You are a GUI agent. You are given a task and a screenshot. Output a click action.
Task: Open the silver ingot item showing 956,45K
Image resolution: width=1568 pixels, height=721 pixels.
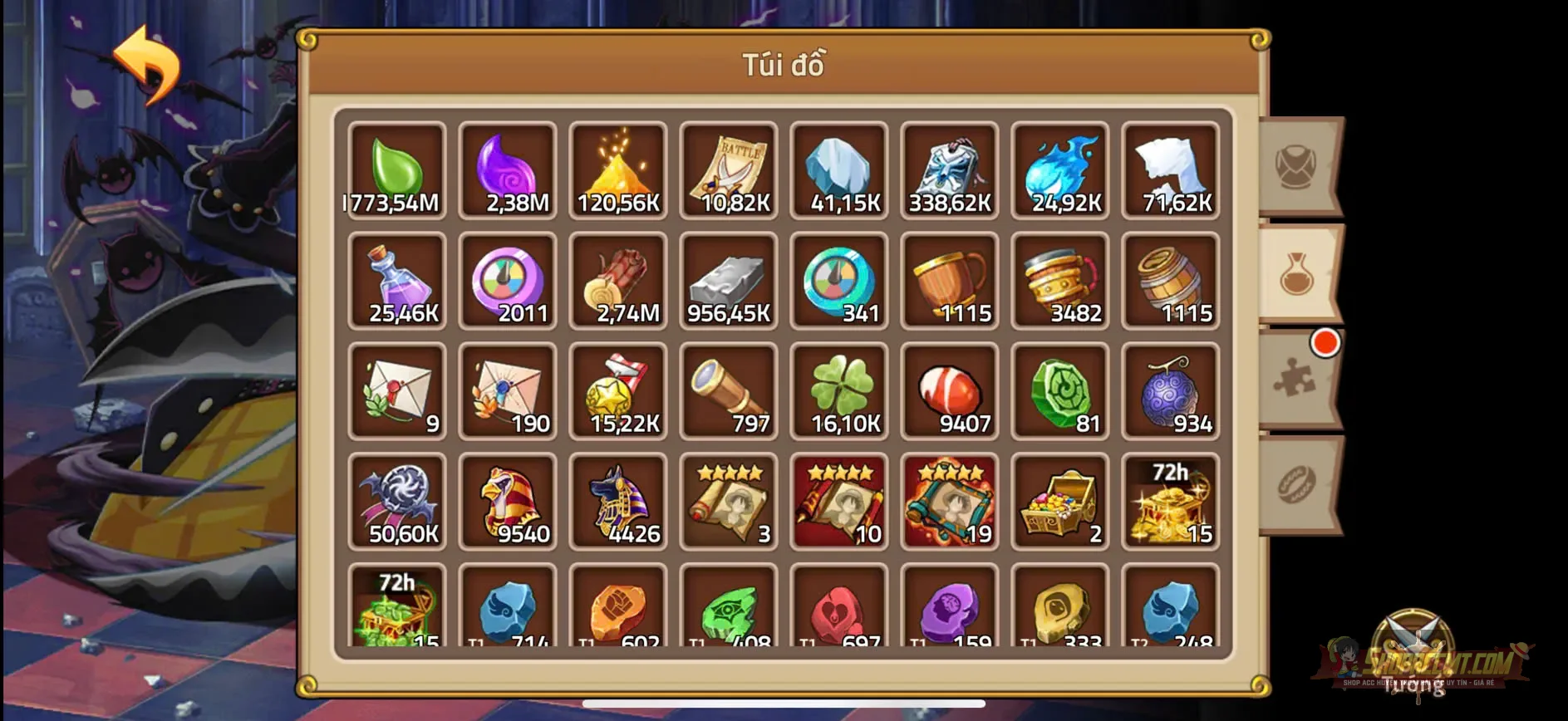(729, 282)
